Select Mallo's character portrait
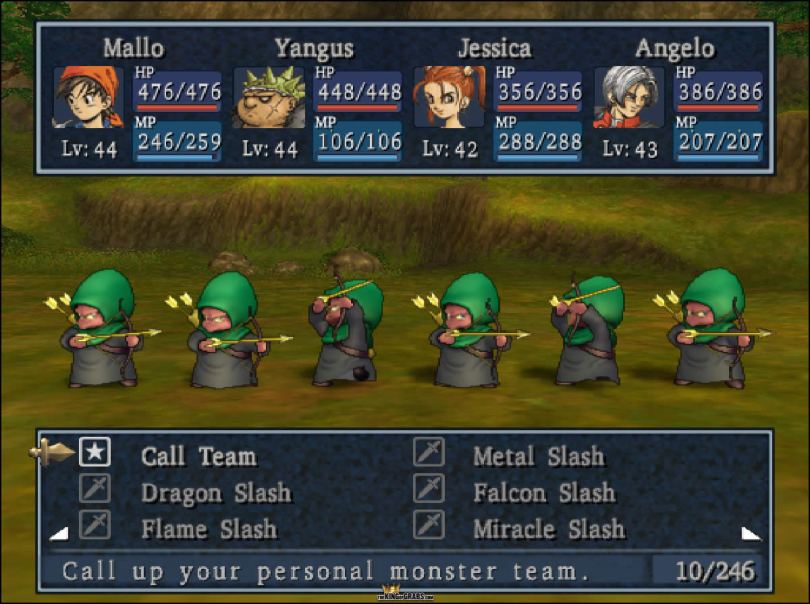 click(88, 97)
